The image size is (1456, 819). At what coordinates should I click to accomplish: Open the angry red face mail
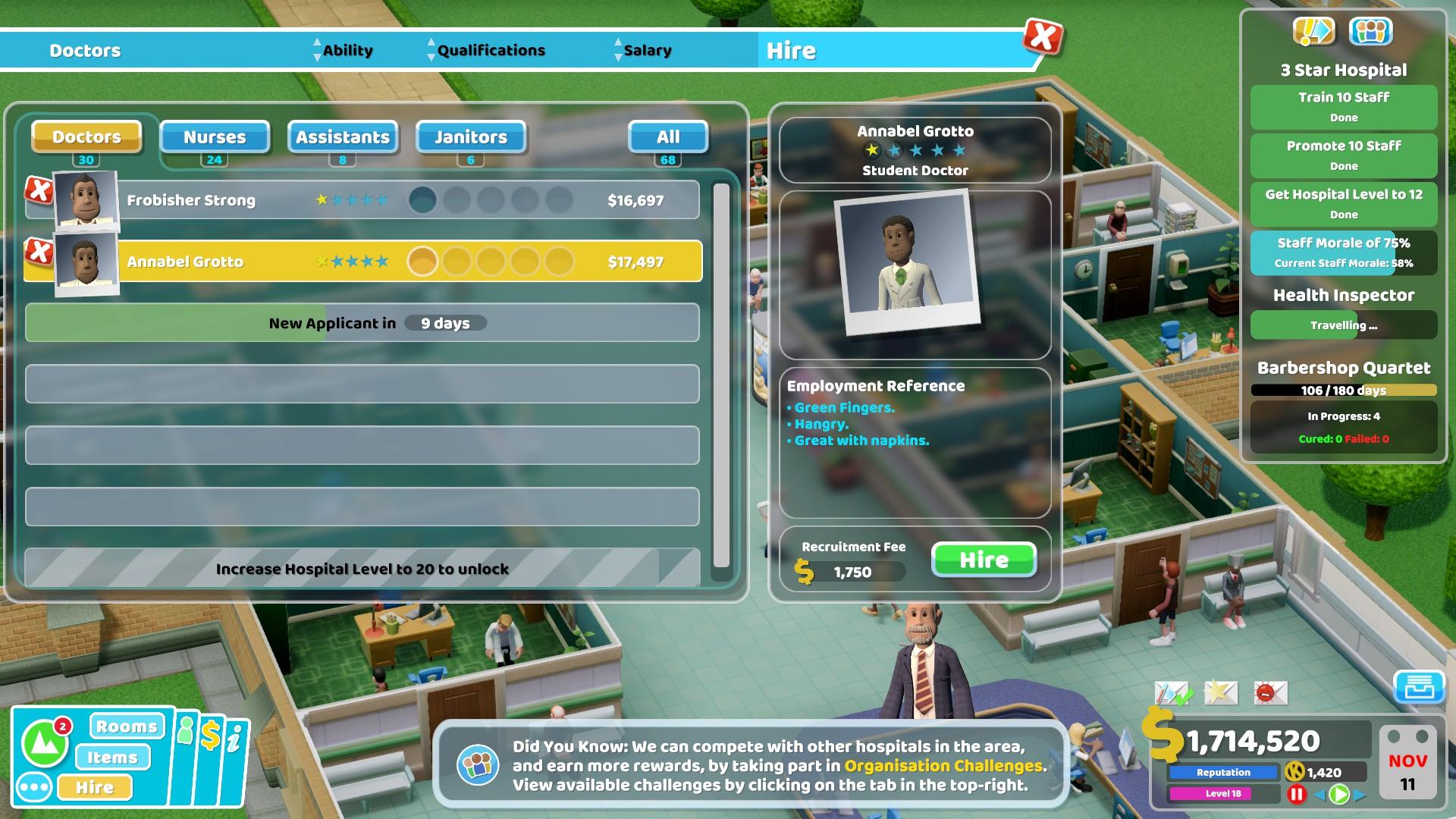[1270, 692]
